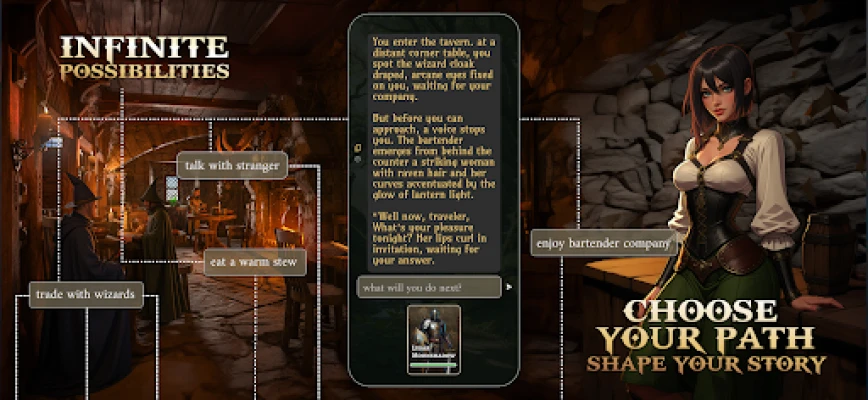Send the action with the arrow button

point(508,287)
